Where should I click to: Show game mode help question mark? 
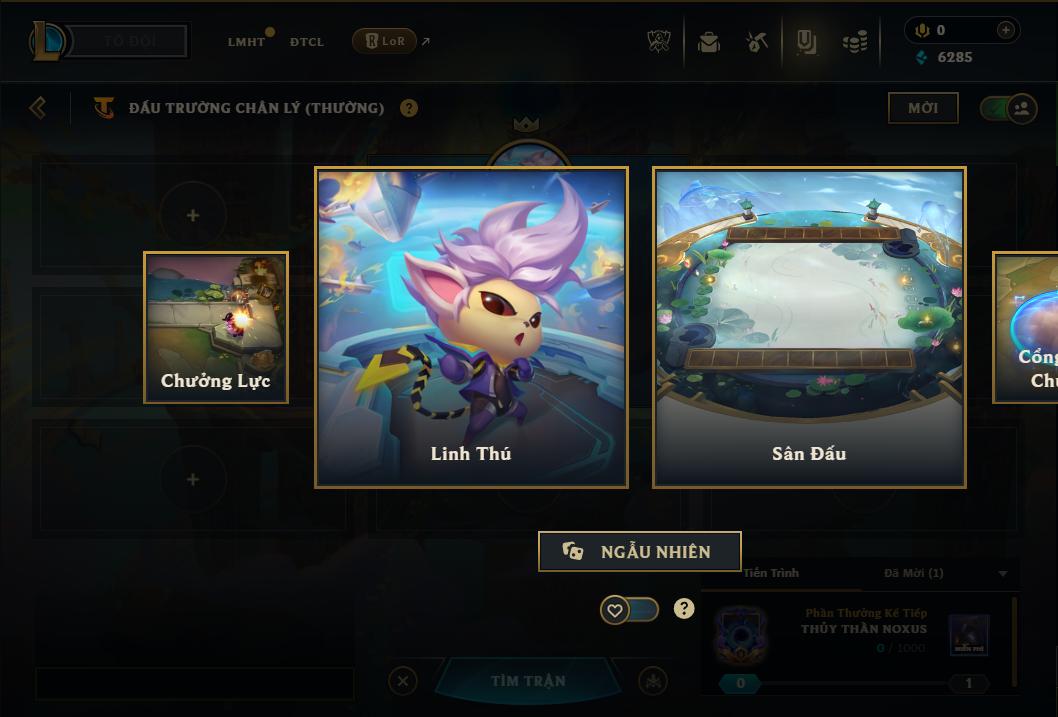(409, 108)
